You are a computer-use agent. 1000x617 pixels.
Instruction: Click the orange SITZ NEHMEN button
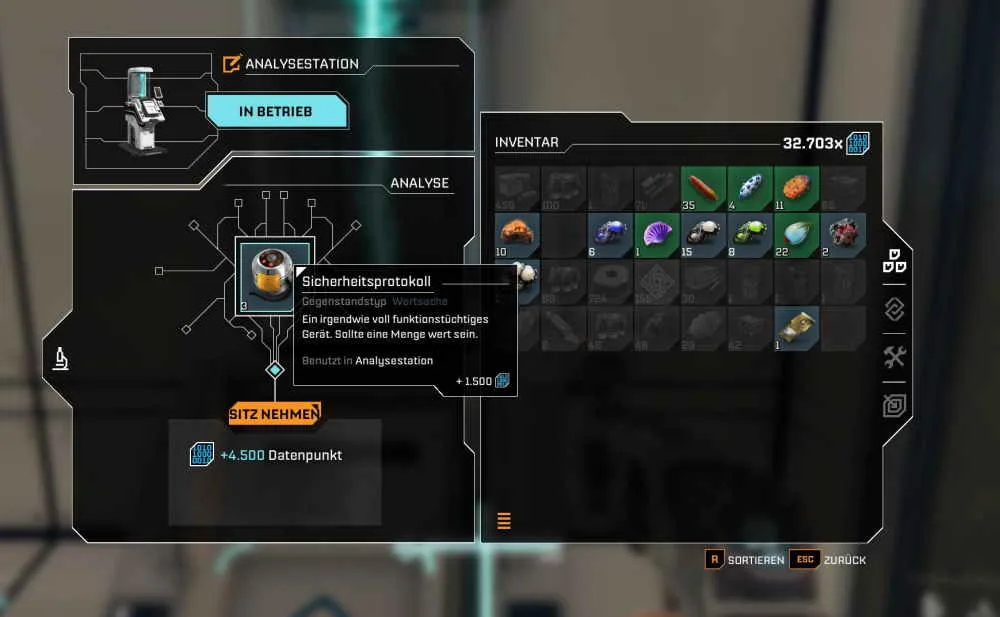(274, 412)
